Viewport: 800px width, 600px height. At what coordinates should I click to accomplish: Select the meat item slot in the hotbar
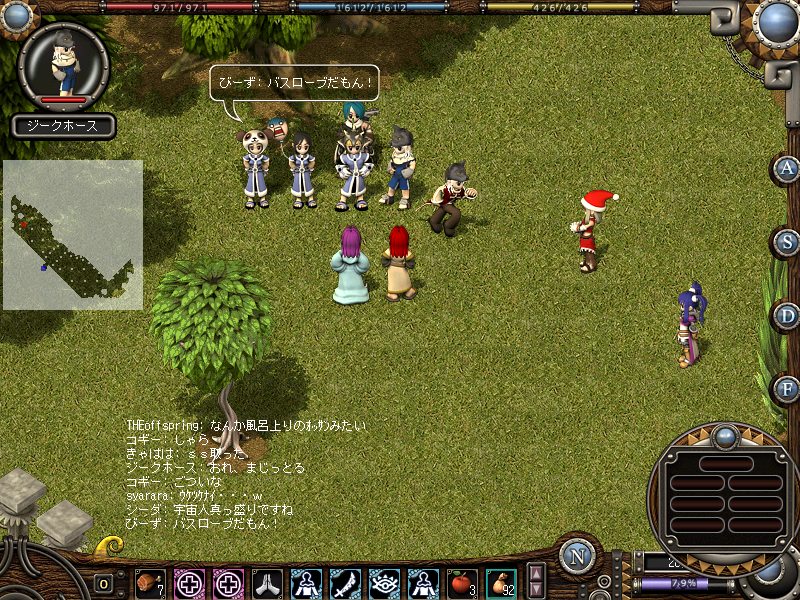click(x=150, y=582)
